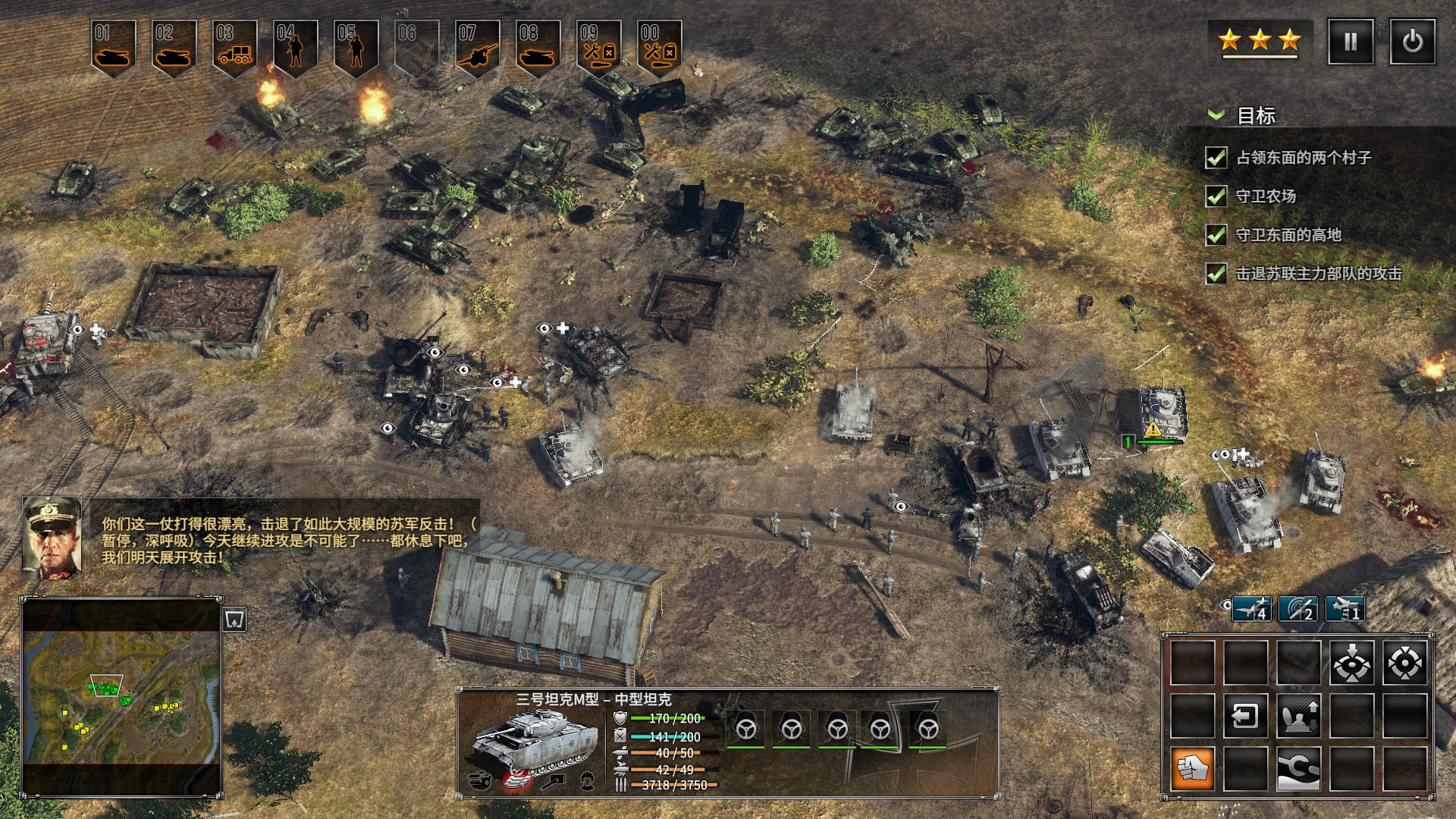Viewport: 1456px width, 819px height.
Task: Click the minimap
Action: click(x=121, y=698)
